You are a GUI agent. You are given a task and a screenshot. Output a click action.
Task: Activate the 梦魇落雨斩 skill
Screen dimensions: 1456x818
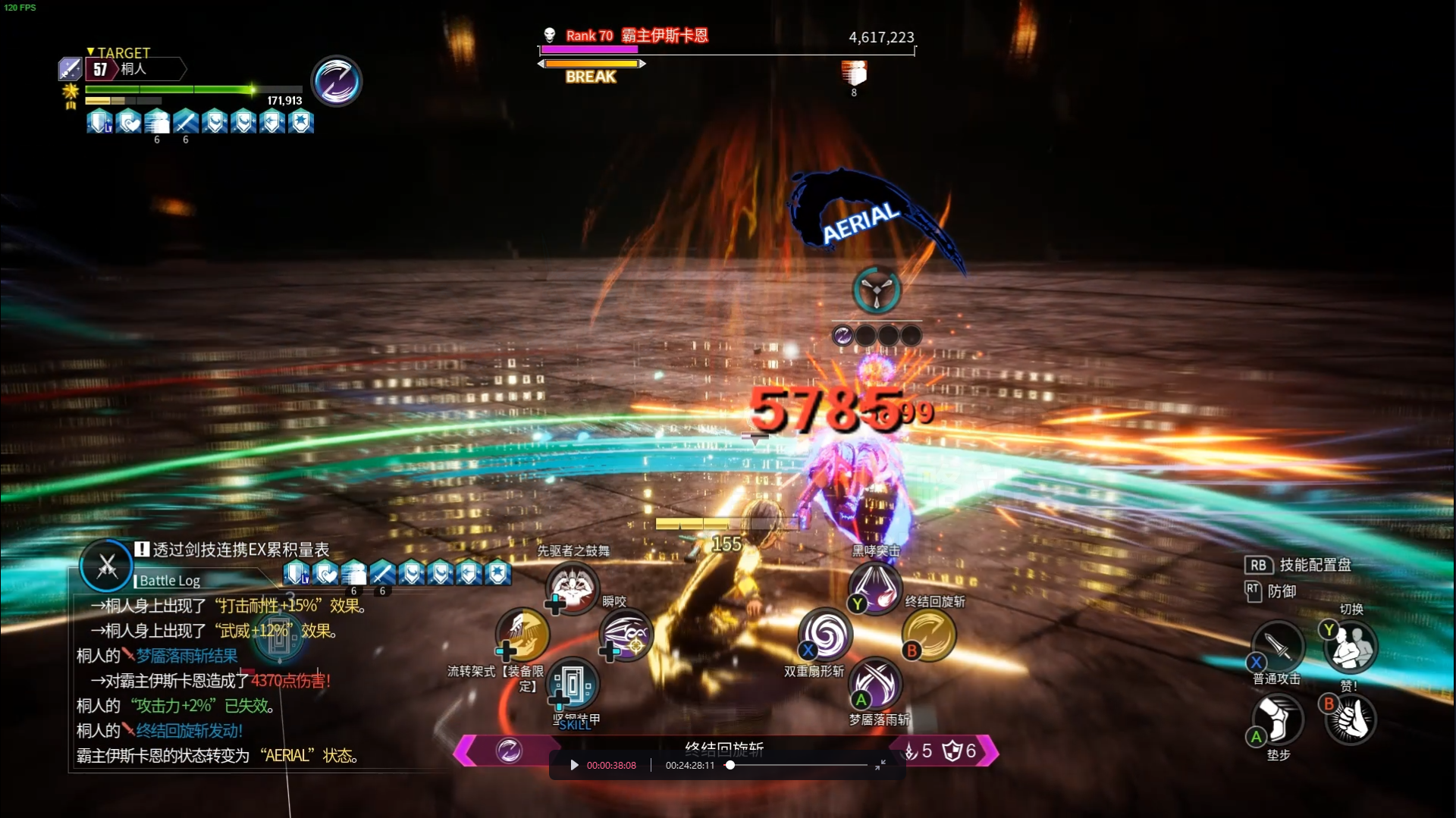coord(875,684)
